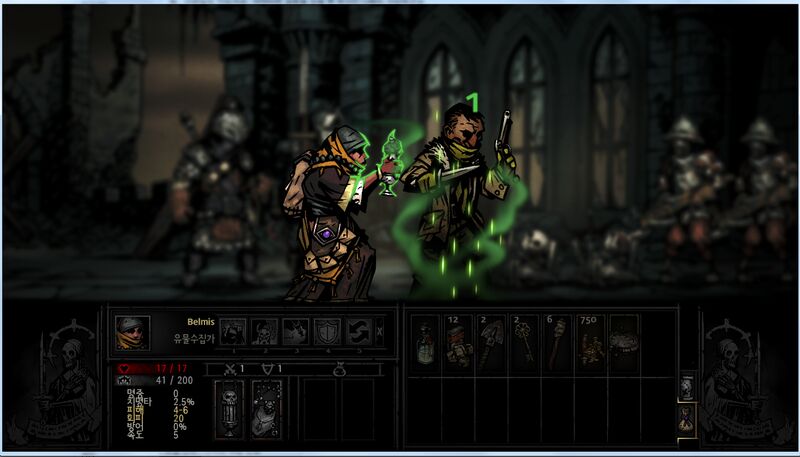Select the swap position arrows icon
Viewport: 800px width, 457px height.
[x=359, y=332]
